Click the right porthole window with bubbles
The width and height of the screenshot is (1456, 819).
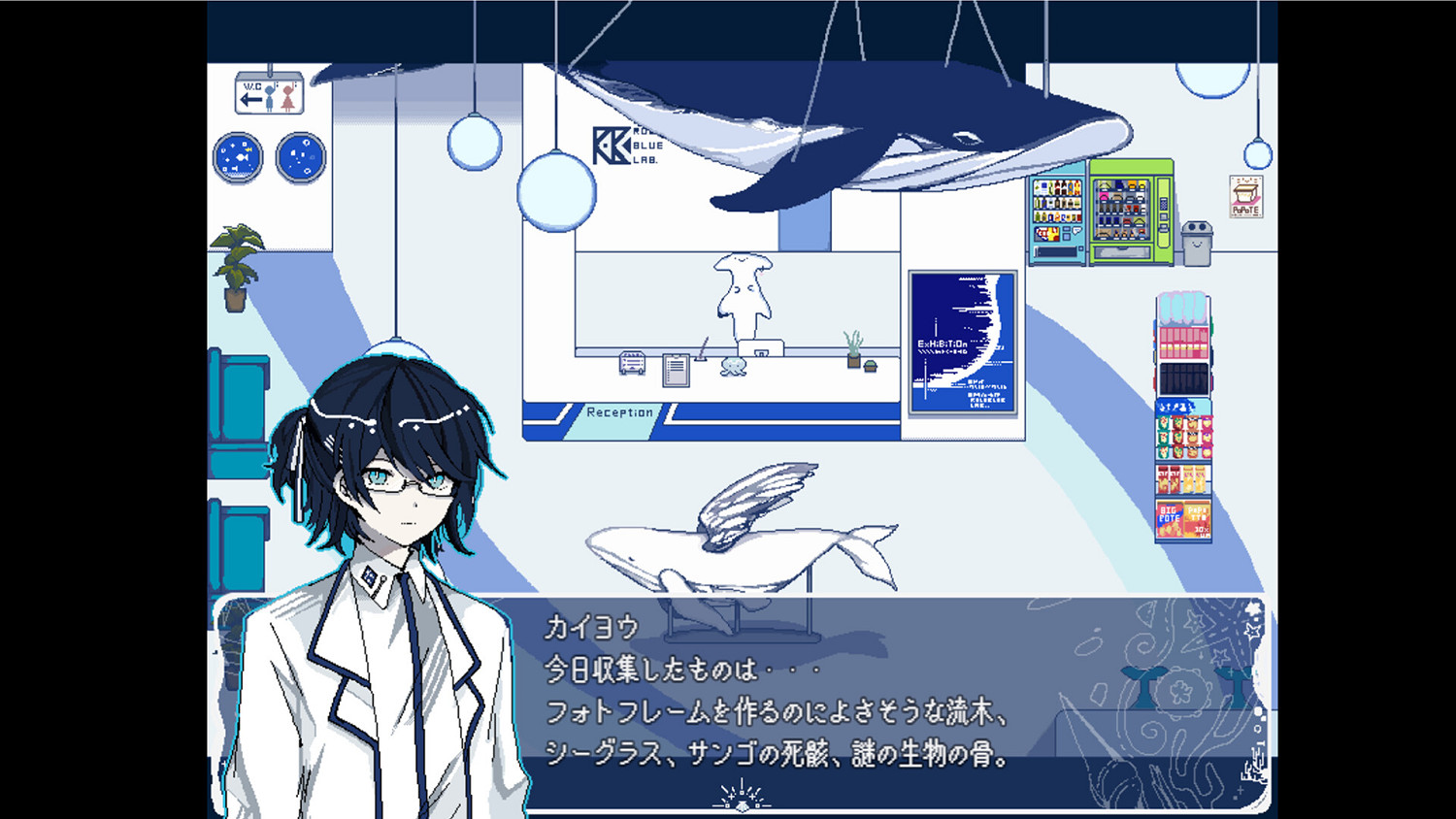301,155
